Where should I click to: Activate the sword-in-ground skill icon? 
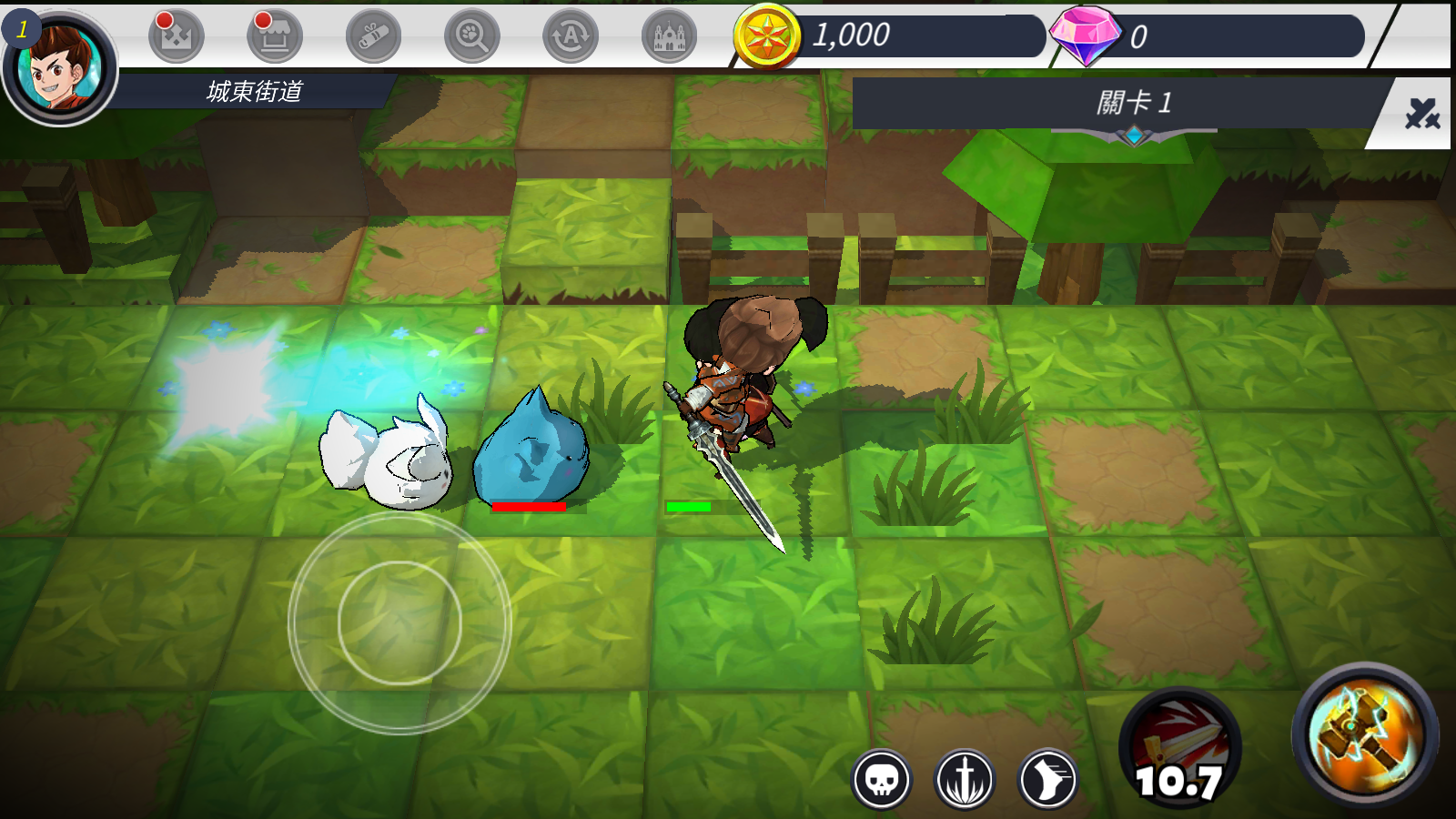point(965,780)
